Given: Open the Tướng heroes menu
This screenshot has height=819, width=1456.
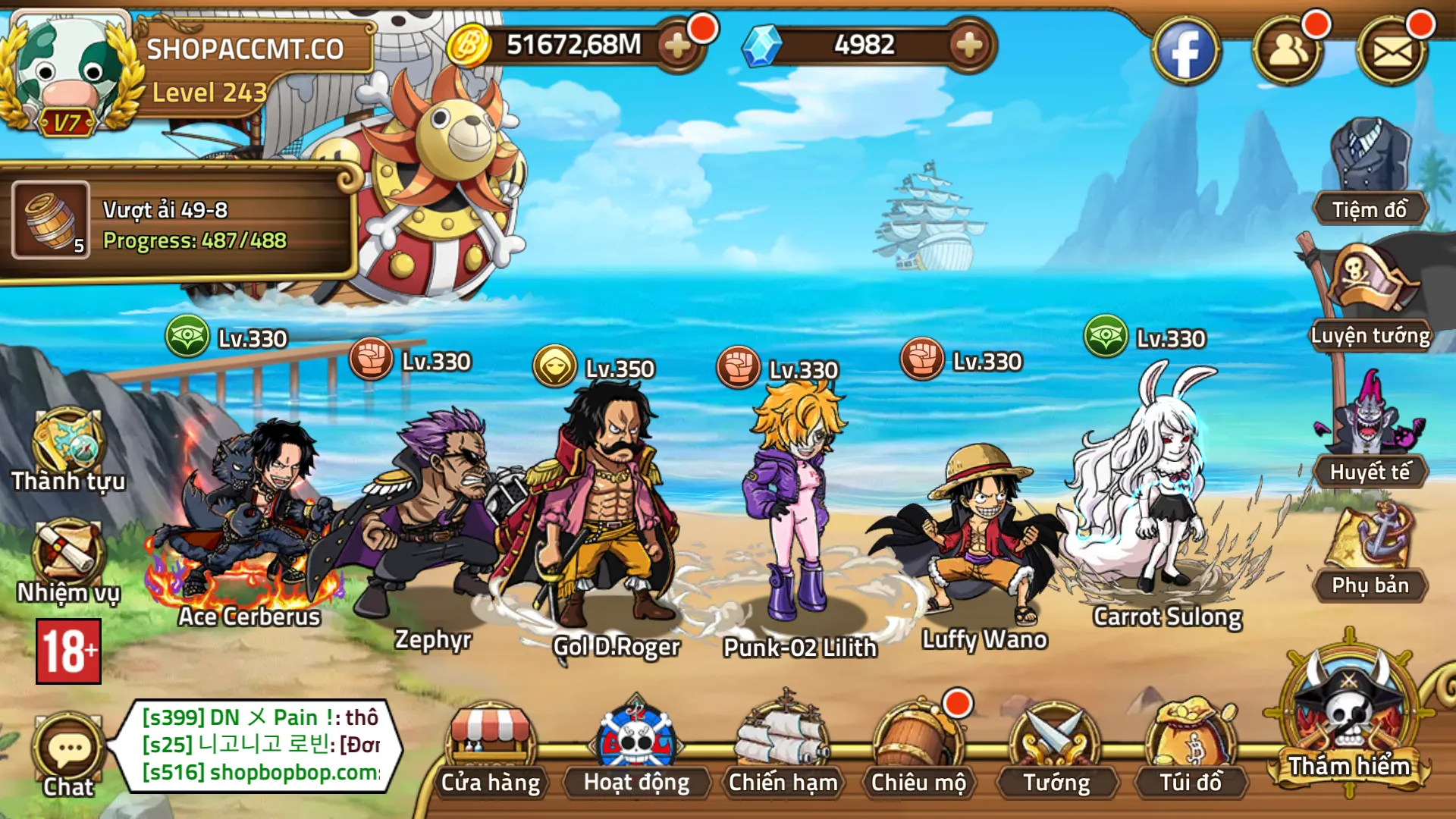Looking at the screenshot, I should pos(1055,747).
